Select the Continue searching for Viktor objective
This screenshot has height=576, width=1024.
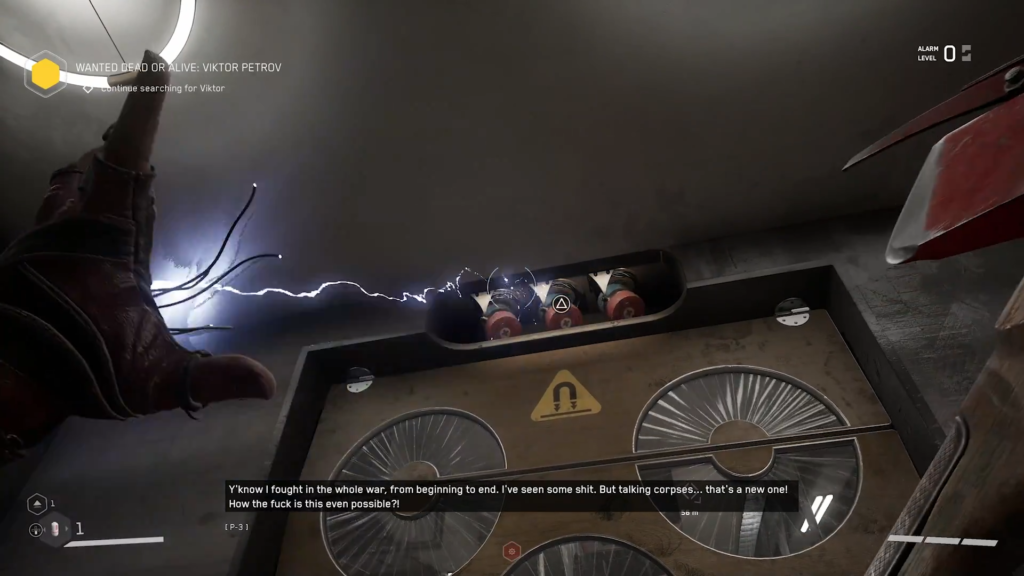162,88
